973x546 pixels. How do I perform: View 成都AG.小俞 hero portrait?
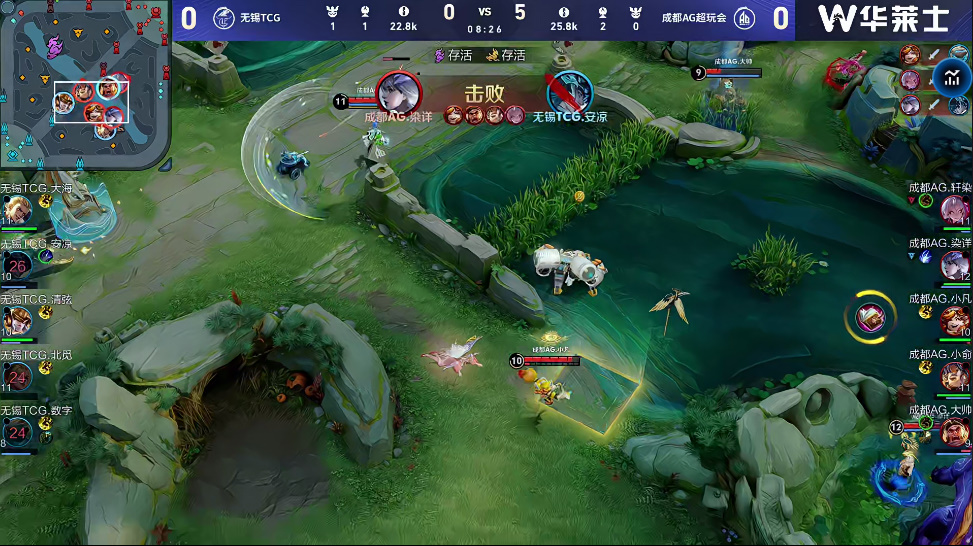(x=955, y=376)
